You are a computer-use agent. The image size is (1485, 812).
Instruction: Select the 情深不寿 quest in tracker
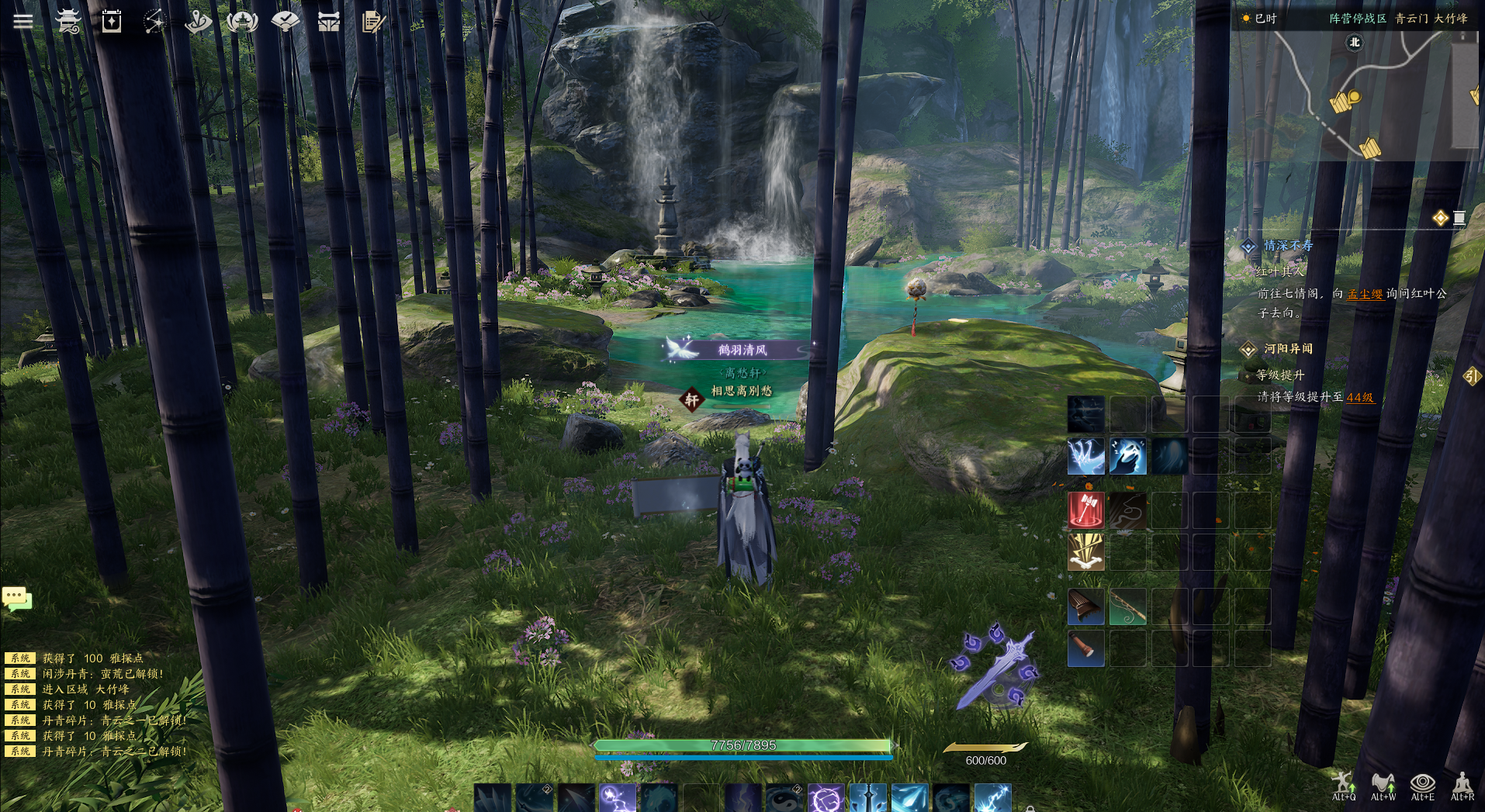tap(1288, 246)
